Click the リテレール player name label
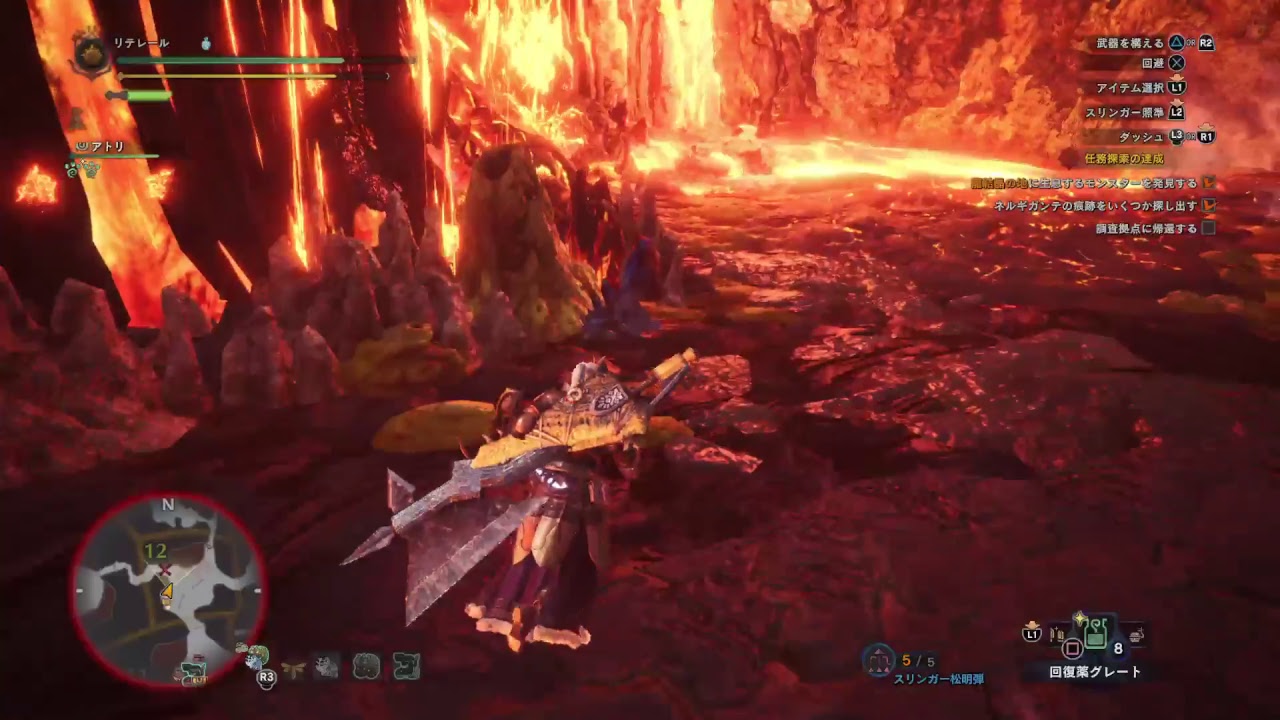Screen dimensions: 1280x720 pyautogui.click(x=143, y=42)
